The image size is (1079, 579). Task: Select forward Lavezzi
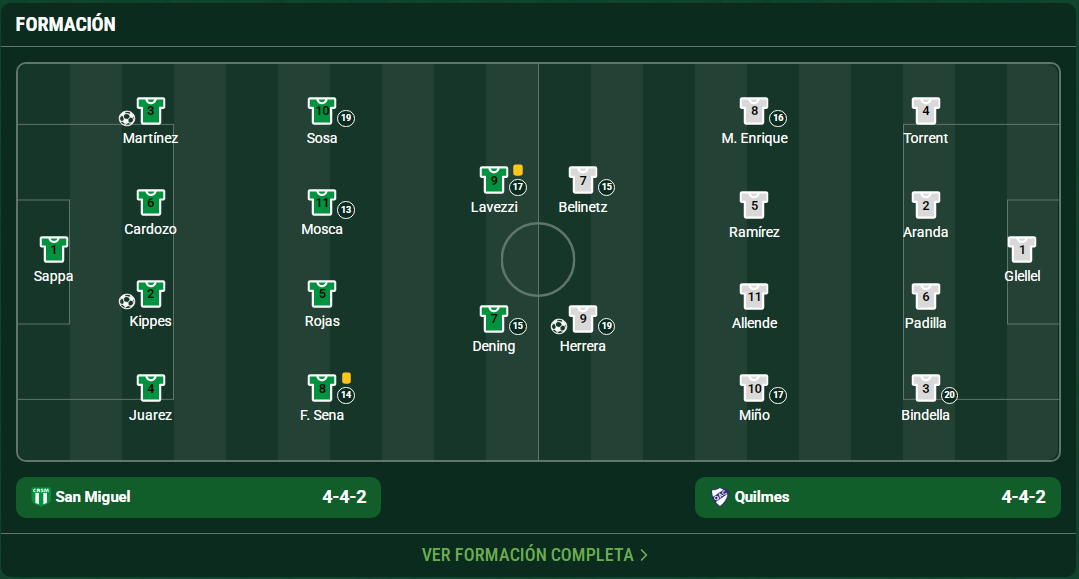click(494, 180)
